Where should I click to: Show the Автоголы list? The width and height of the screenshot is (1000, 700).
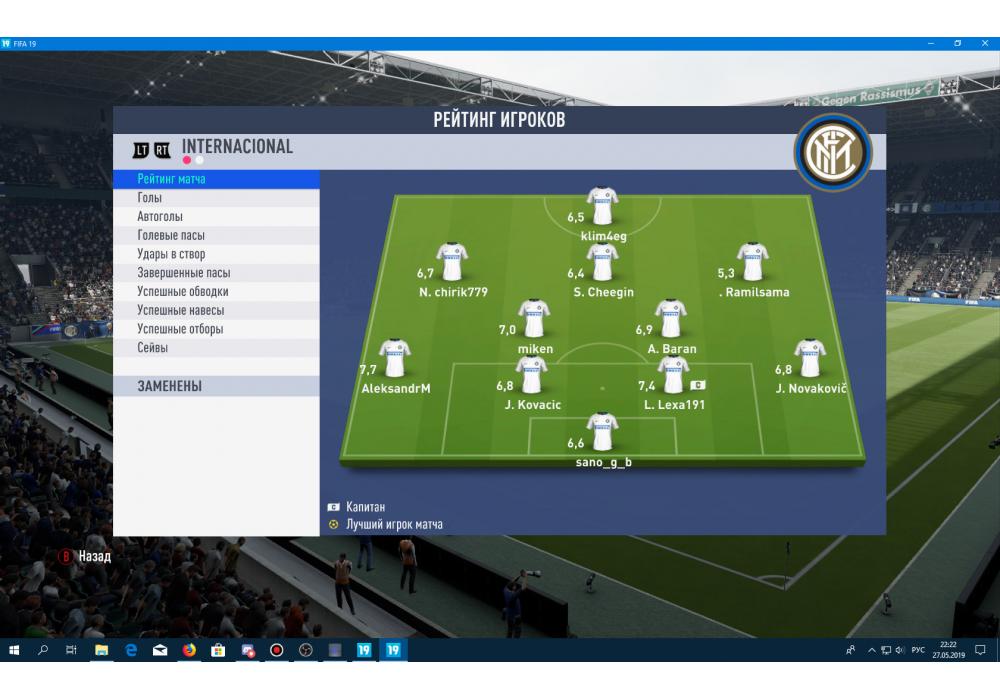(215, 217)
